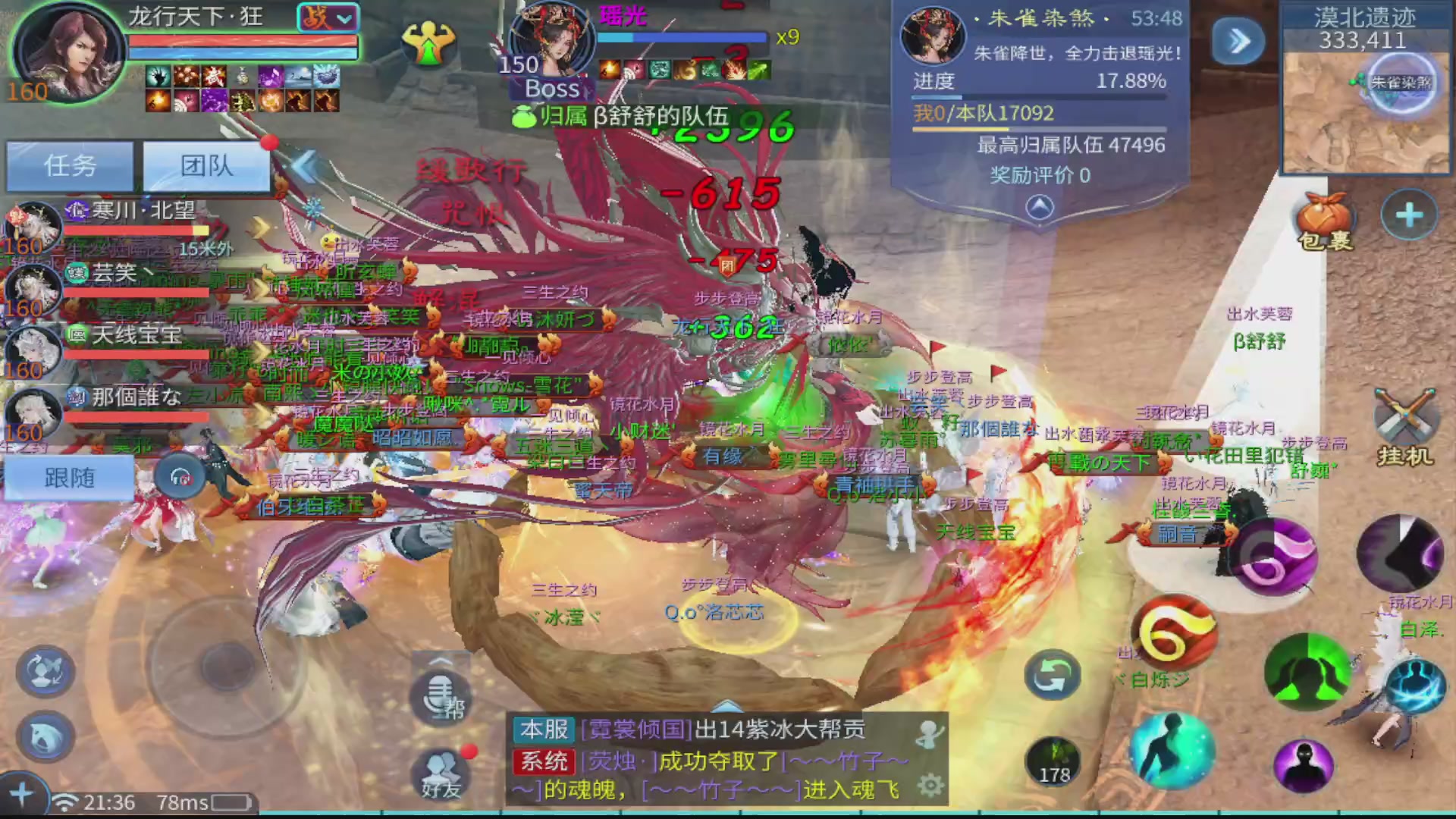Tap the circular arrow target-switch icon
The image size is (1456, 819).
[1054, 674]
